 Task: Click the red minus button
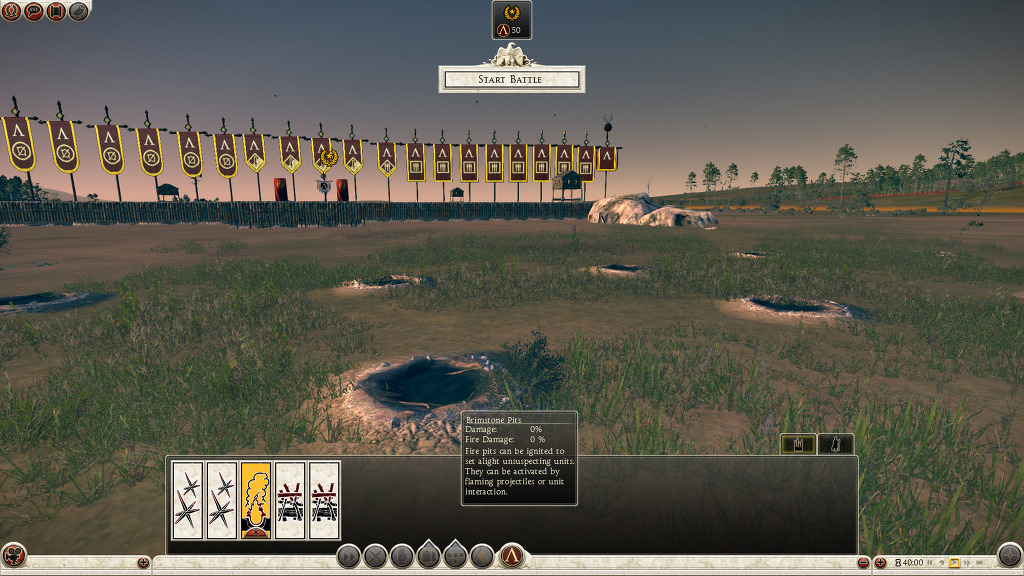click(x=864, y=563)
